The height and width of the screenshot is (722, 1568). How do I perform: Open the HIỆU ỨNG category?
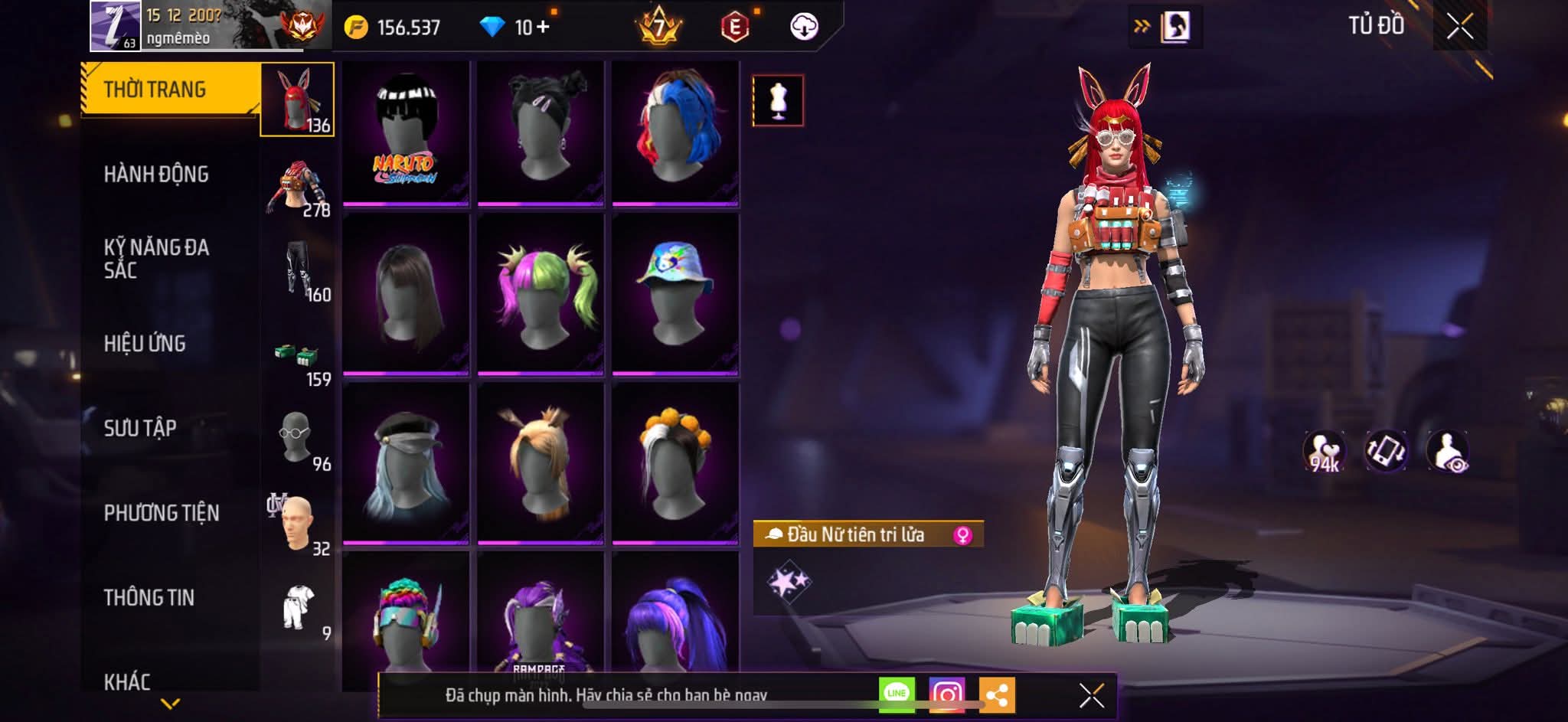[145, 344]
